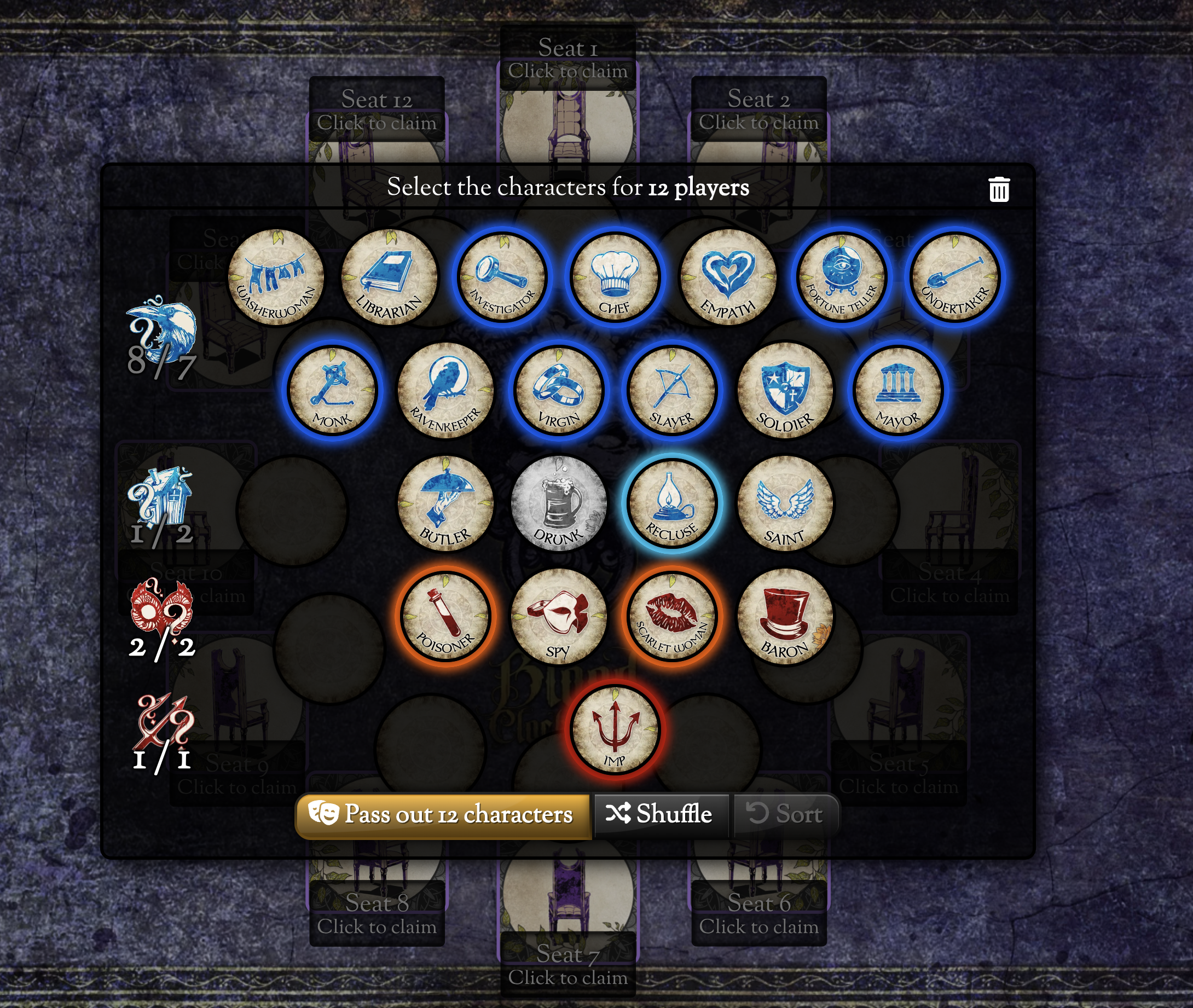Sort the characters
This screenshot has height=1008, width=1193.
(x=786, y=814)
